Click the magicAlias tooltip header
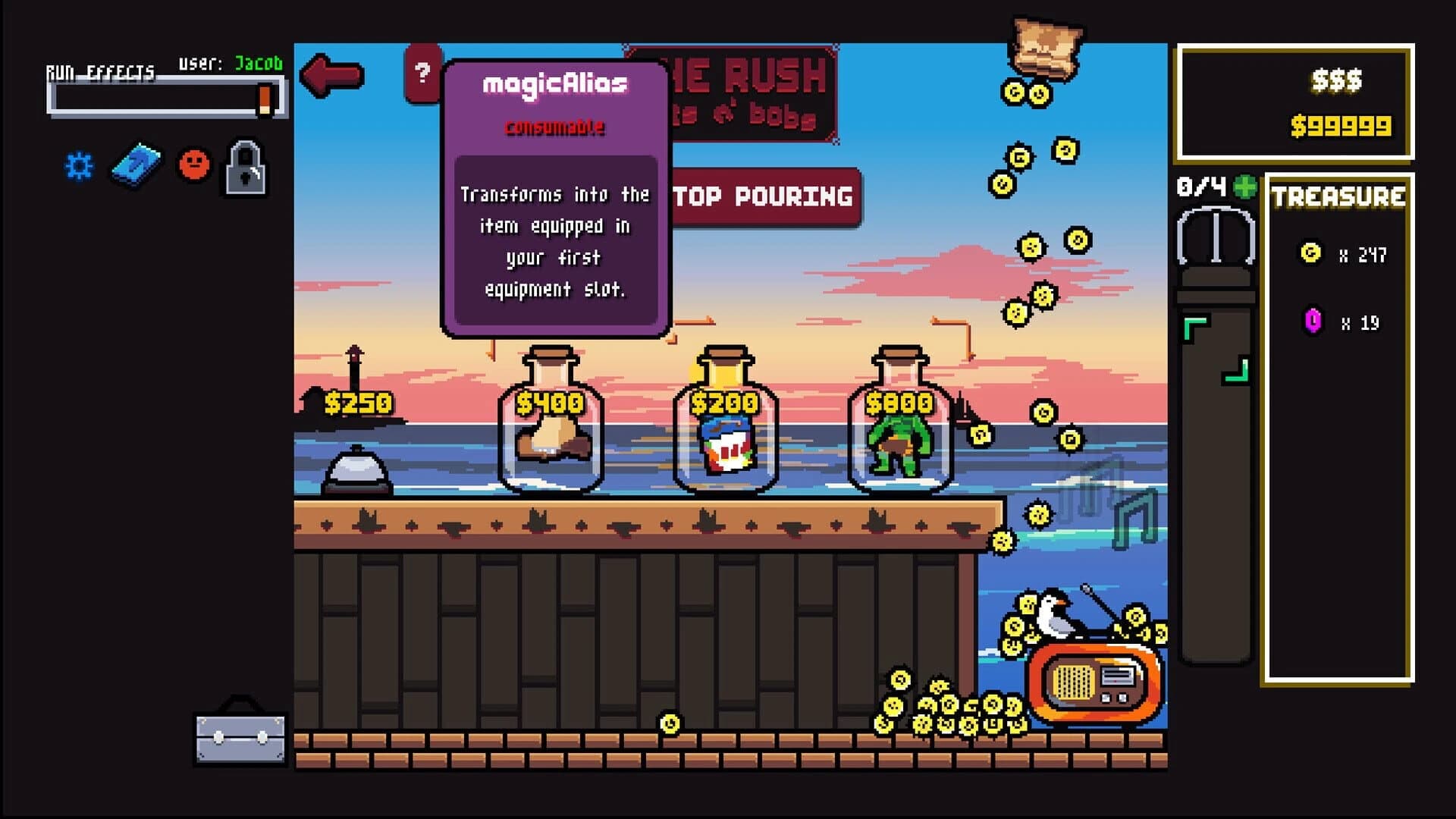 [x=554, y=84]
